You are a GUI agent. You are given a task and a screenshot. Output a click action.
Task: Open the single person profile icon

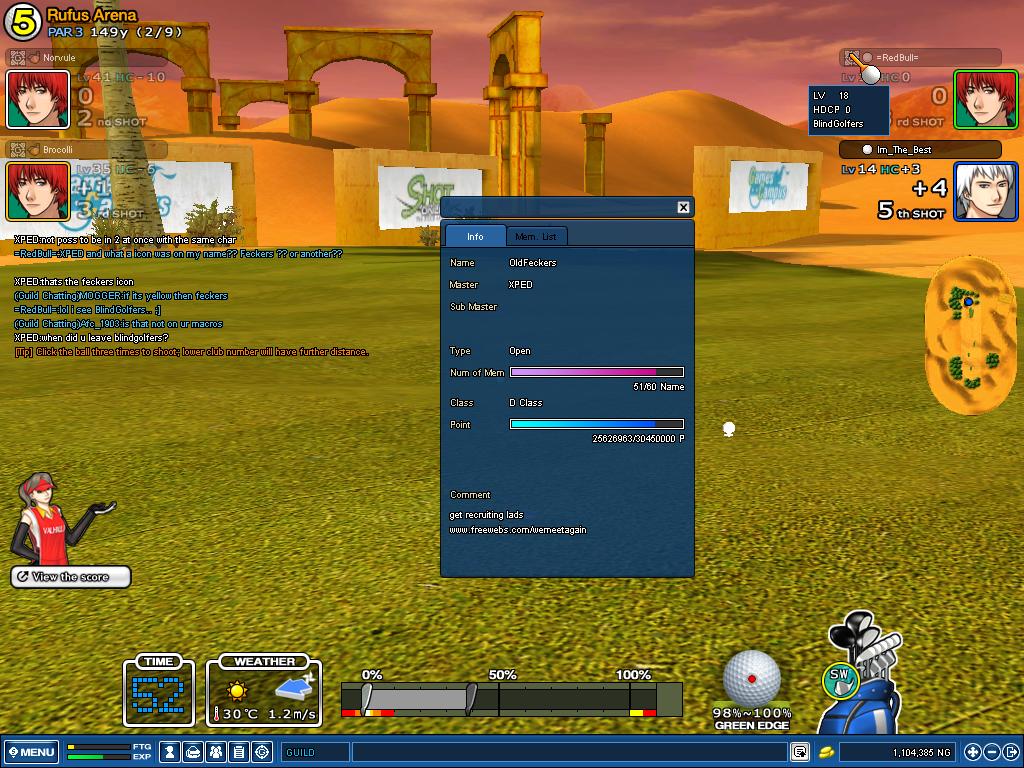click(x=171, y=752)
